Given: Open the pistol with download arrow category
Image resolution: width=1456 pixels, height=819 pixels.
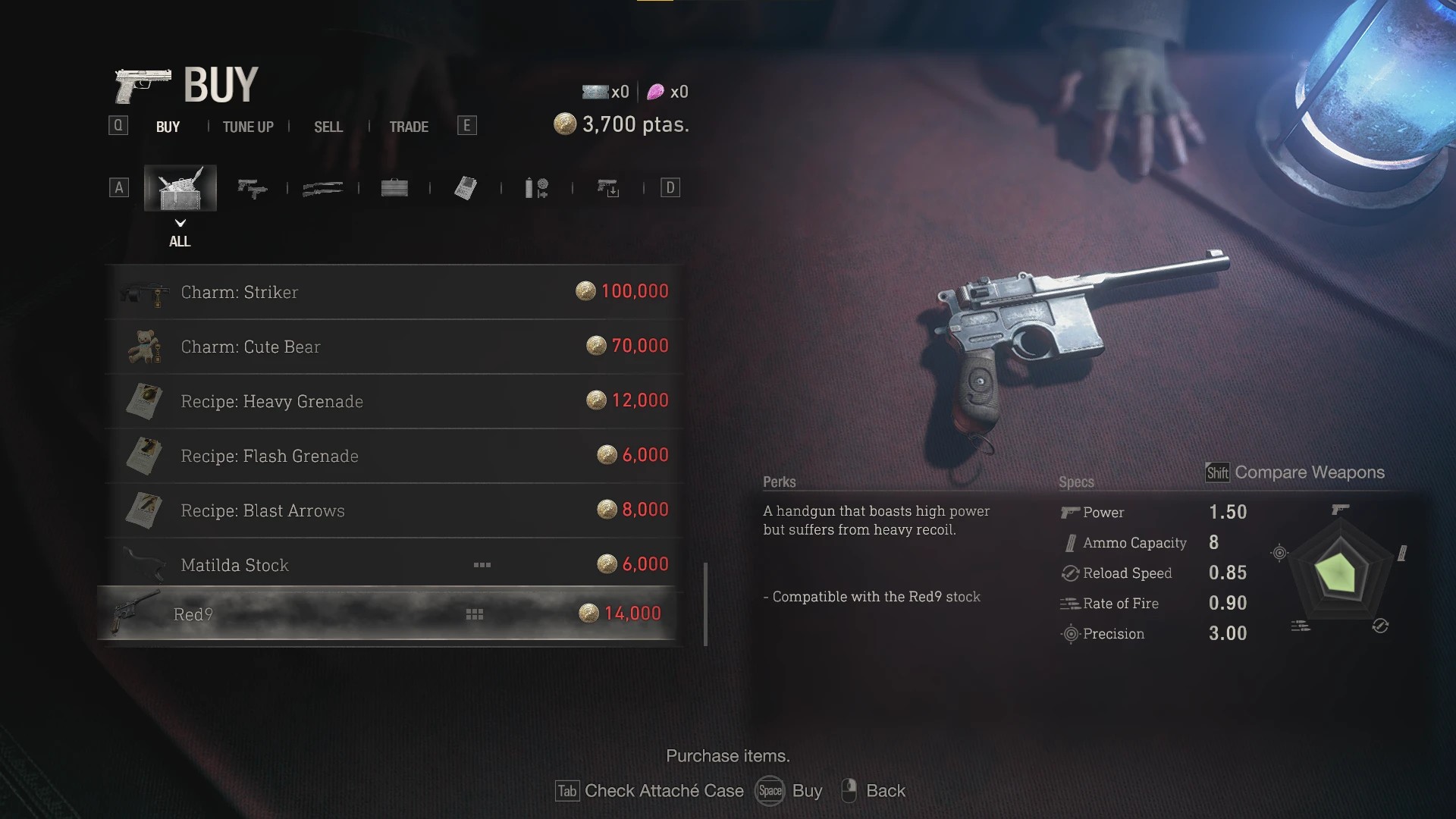Looking at the screenshot, I should 608,188.
